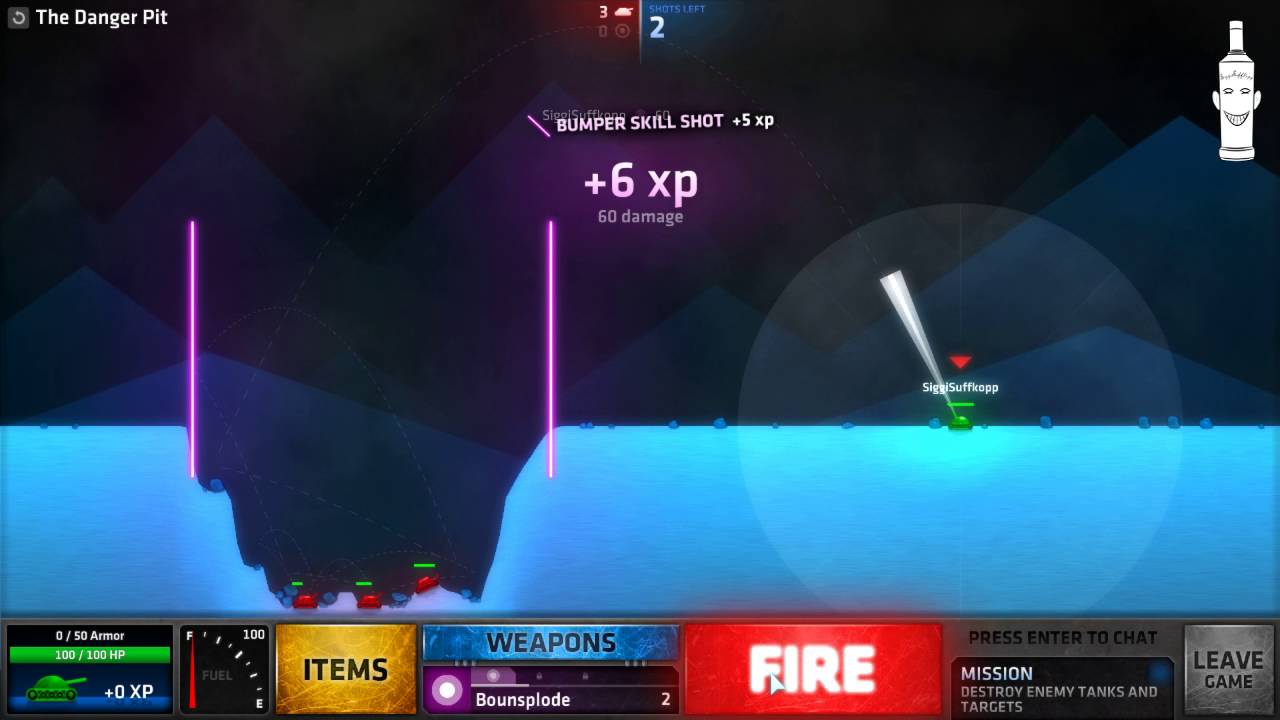The image size is (1280, 720).
Task: Select the red tank counter icon
Action: click(623, 11)
